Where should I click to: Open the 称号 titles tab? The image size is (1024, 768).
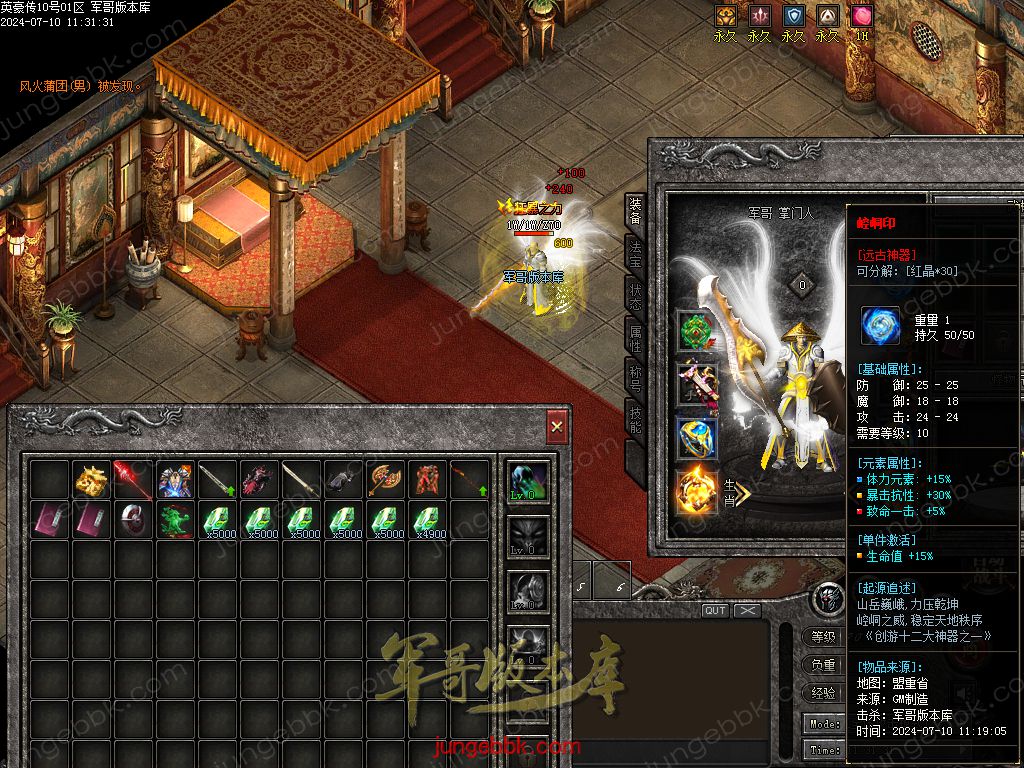pyautogui.click(x=635, y=381)
